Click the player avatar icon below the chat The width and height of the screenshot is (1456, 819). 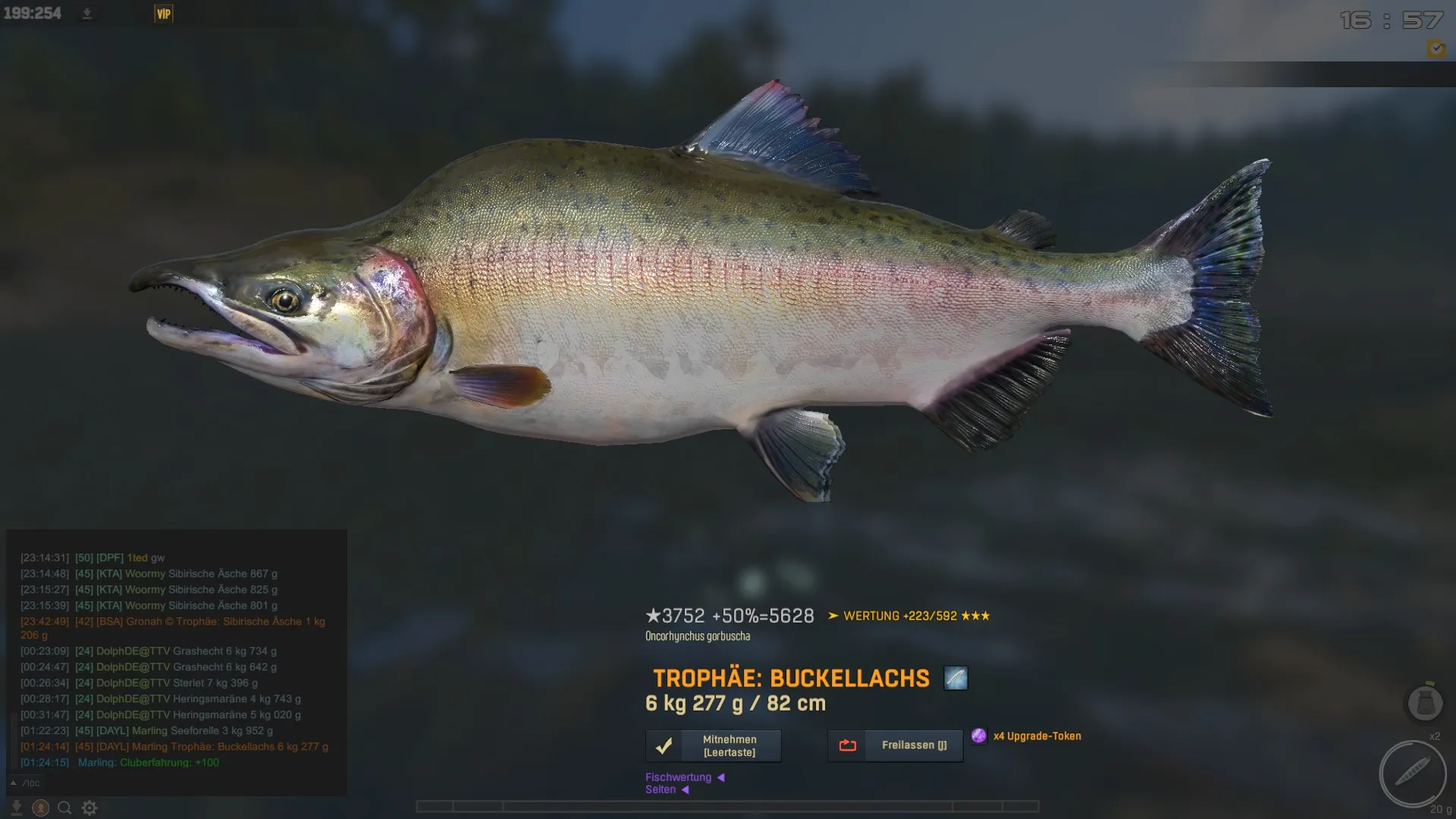(x=40, y=808)
